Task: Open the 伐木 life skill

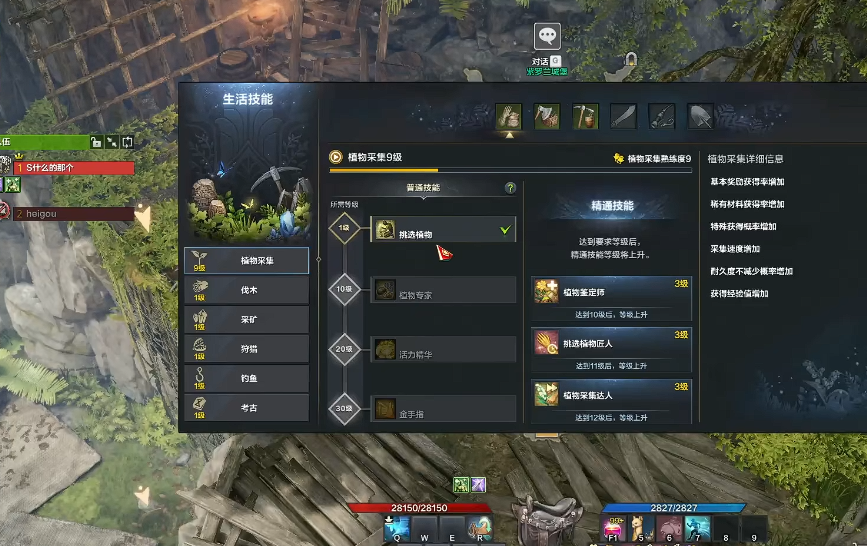Action: coord(247,290)
